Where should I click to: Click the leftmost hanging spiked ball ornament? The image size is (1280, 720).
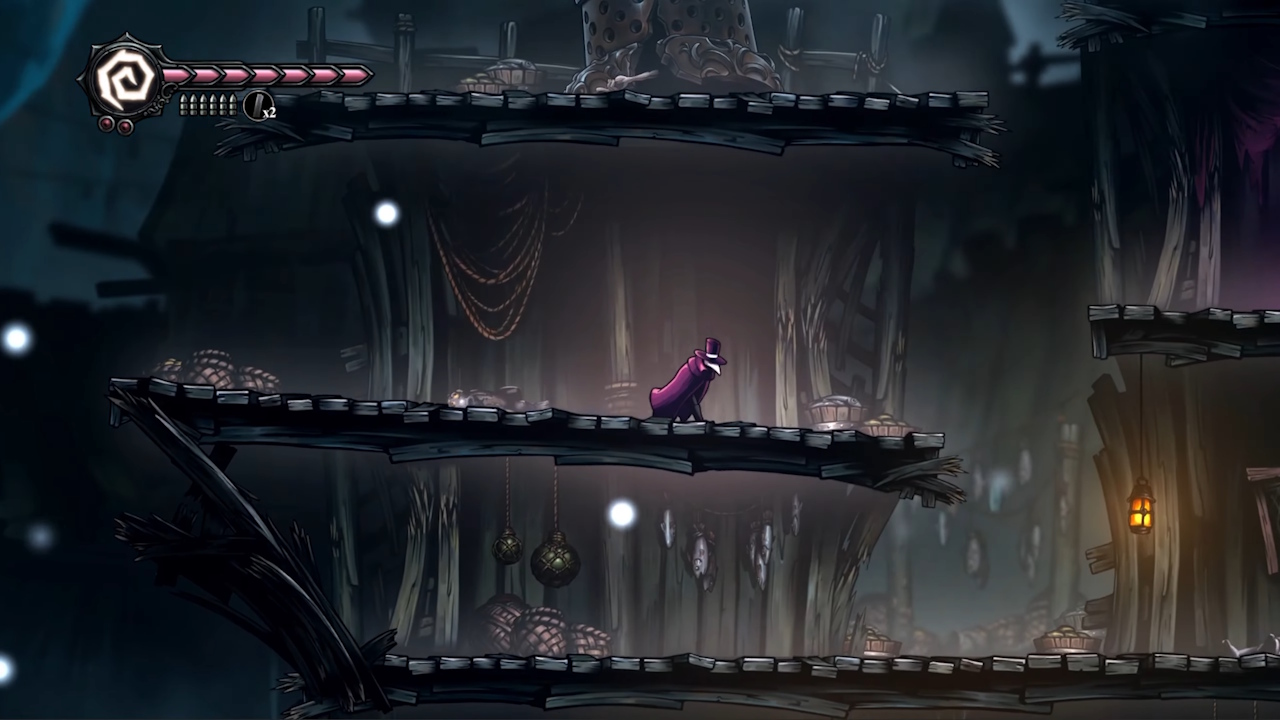pyautogui.click(x=508, y=550)
